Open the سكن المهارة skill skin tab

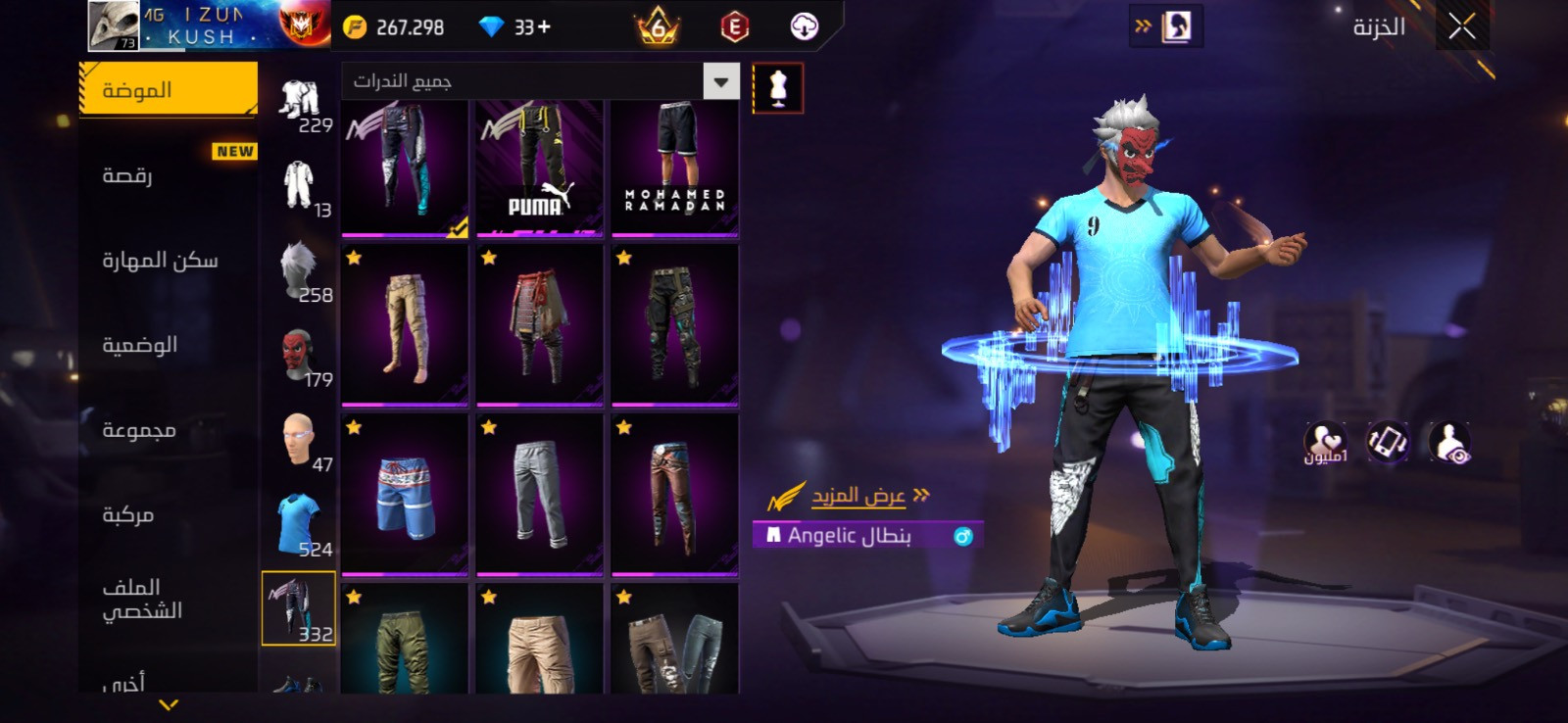(160, 261)
